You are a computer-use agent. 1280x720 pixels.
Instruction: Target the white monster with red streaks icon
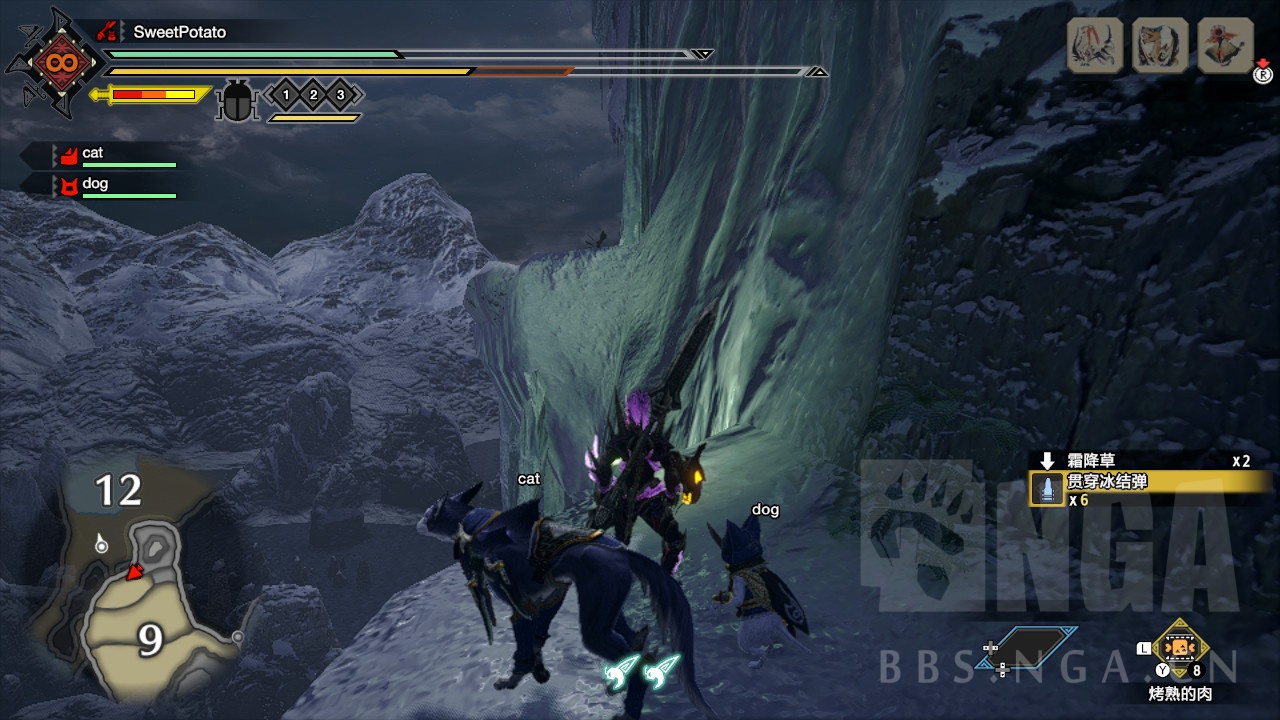[x=1095, y=45]
